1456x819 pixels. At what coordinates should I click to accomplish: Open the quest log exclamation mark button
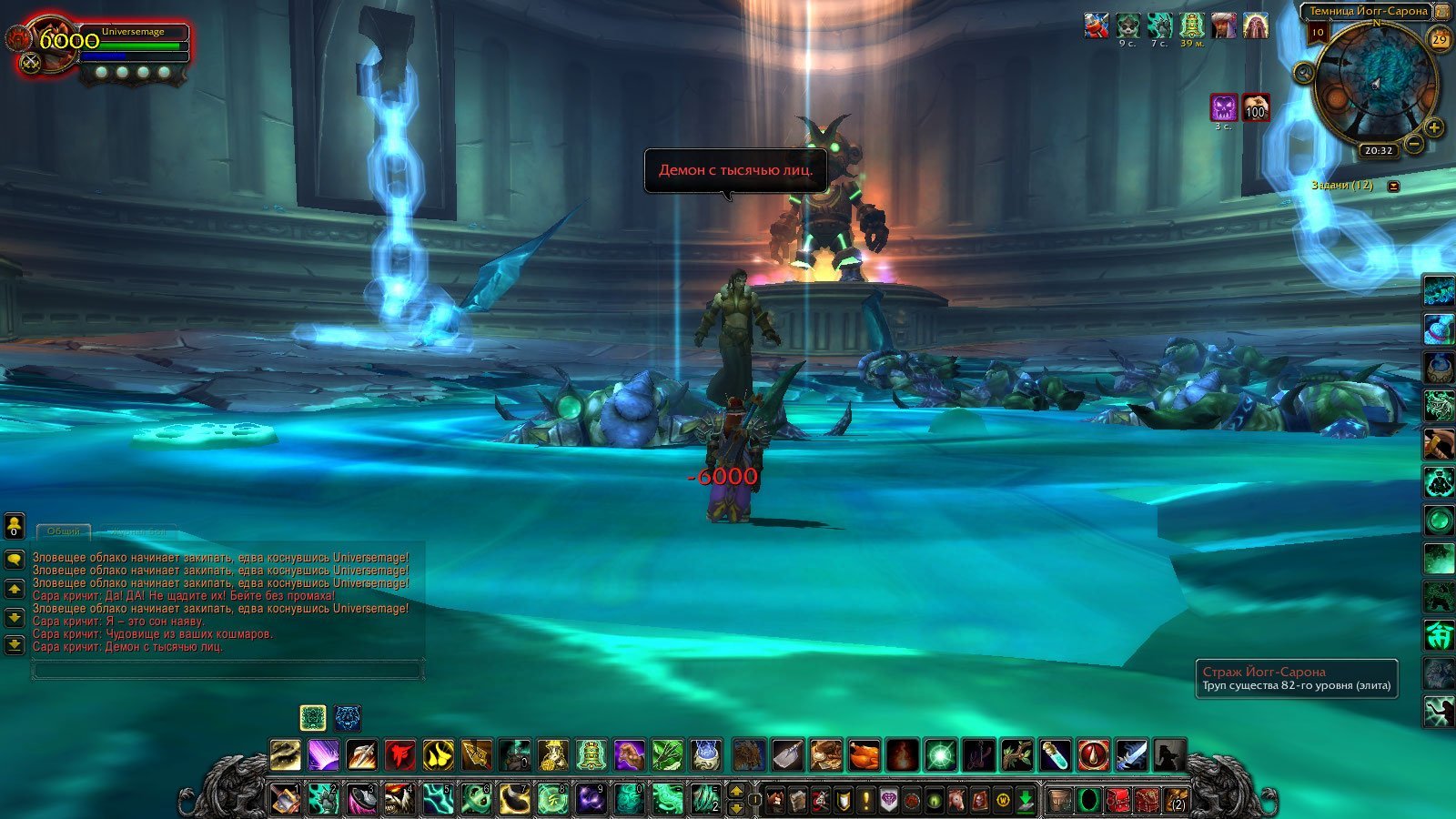866,801
